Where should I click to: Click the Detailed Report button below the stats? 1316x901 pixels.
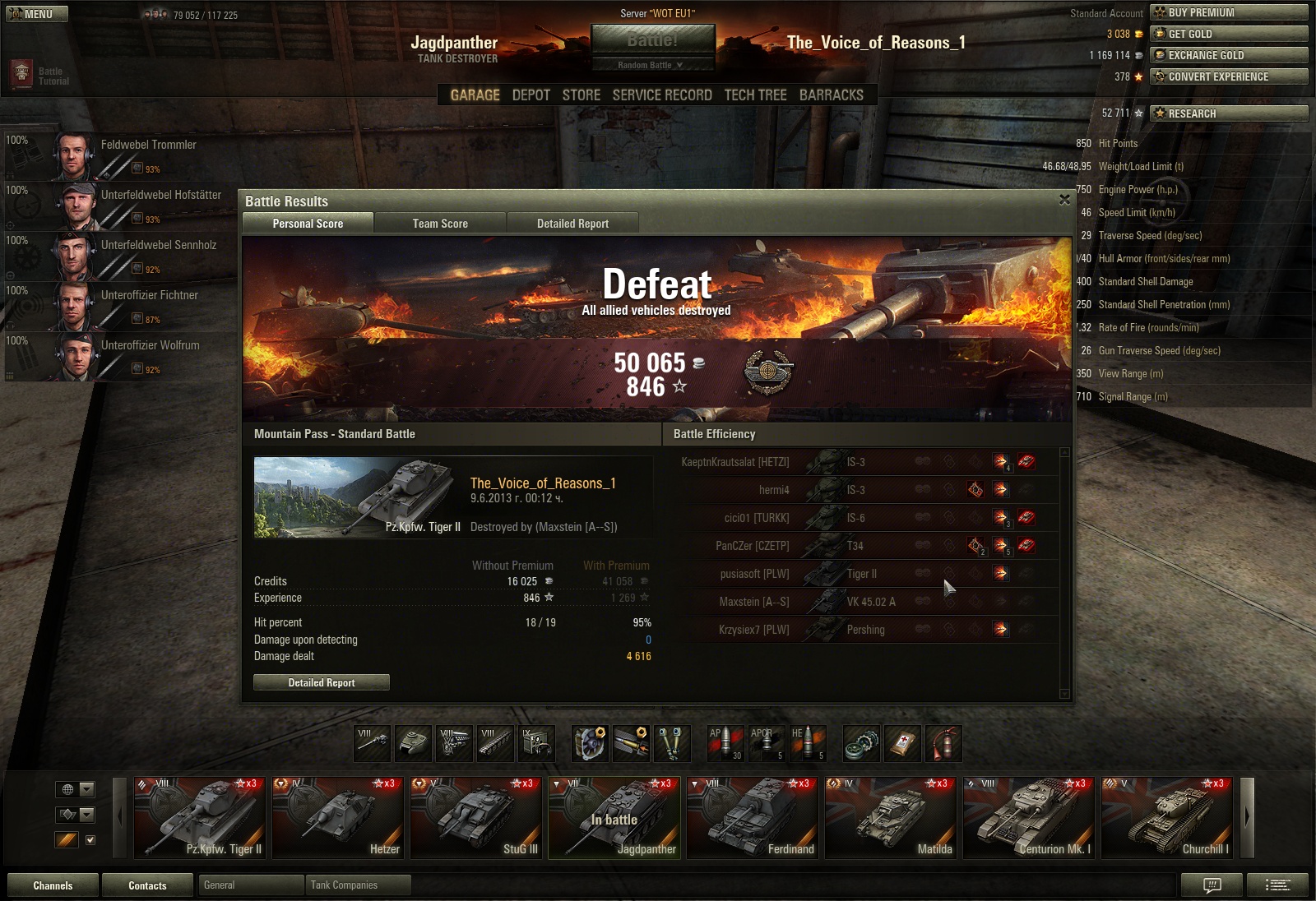(322, 682)
